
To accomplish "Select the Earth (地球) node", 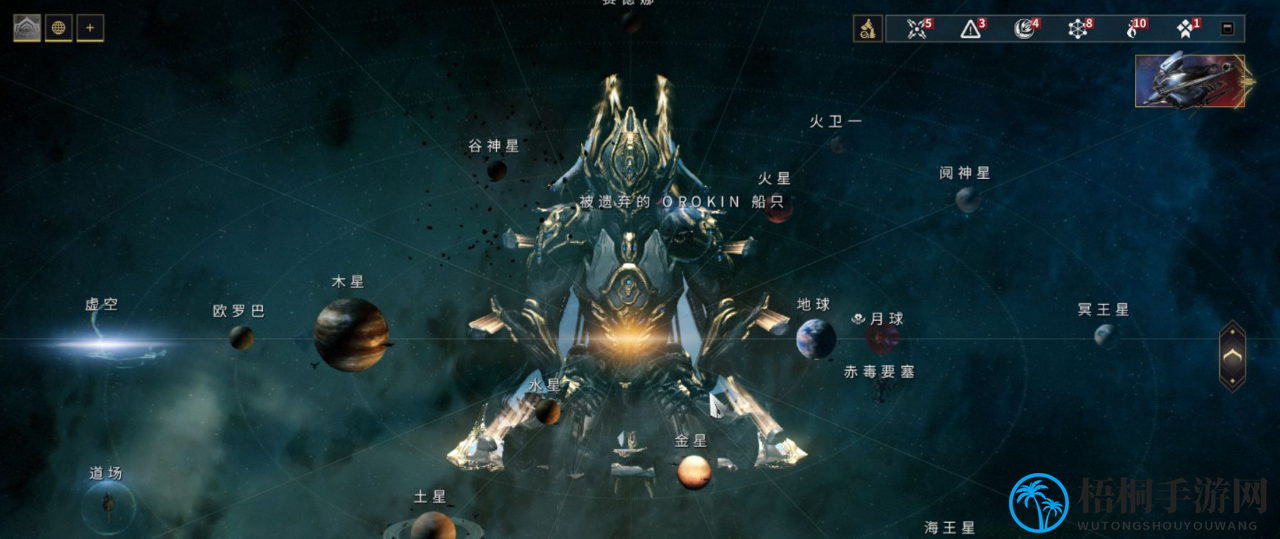I will (x=815, y=339).
